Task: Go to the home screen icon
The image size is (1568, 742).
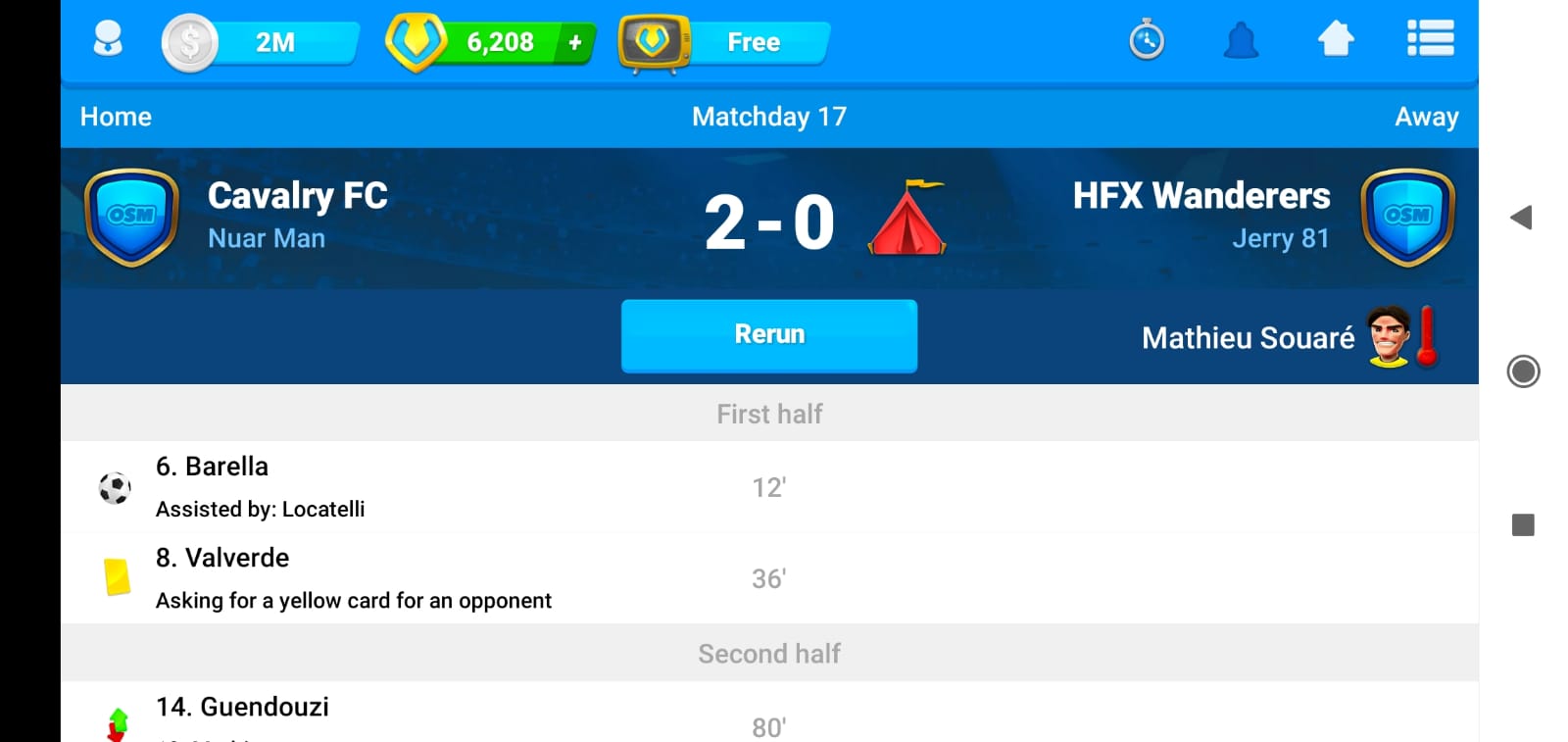Action: [1336, 40]
